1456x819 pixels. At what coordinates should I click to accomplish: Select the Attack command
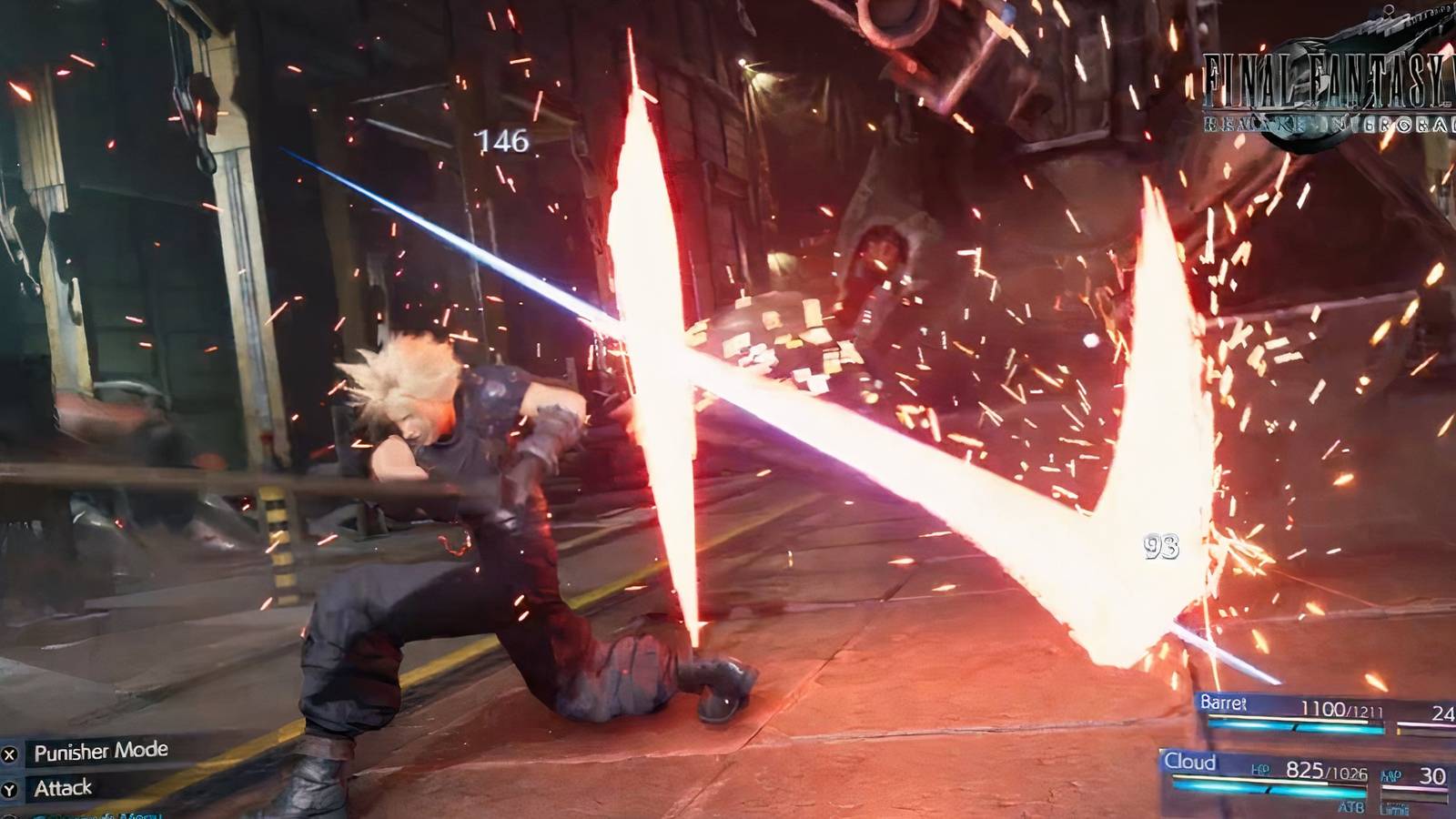point(64,788)
